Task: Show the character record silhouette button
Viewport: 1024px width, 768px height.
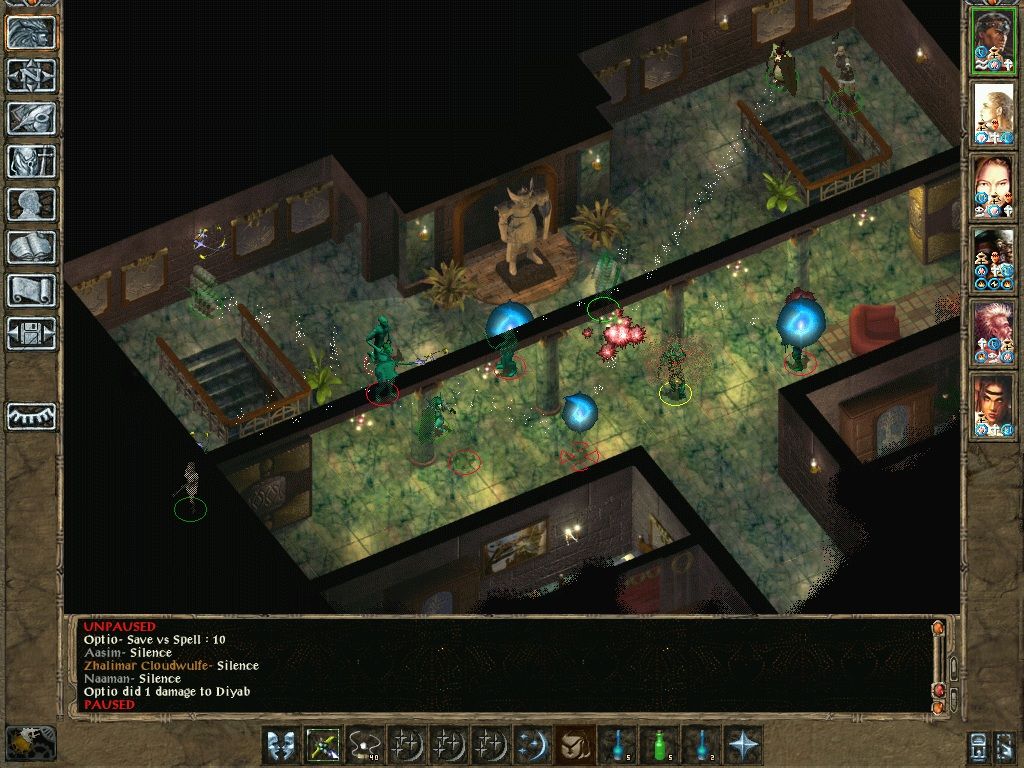Action: click(31, 204)
